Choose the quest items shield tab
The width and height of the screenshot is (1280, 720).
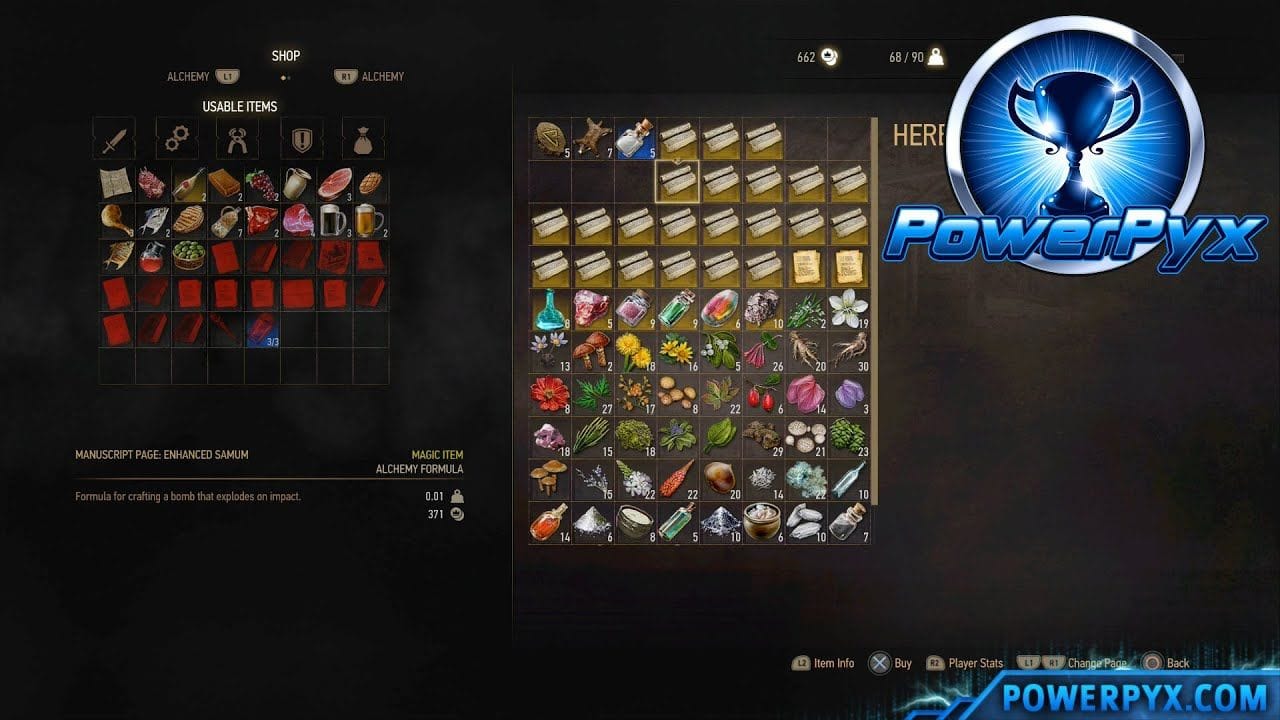[x=301, y=139]
